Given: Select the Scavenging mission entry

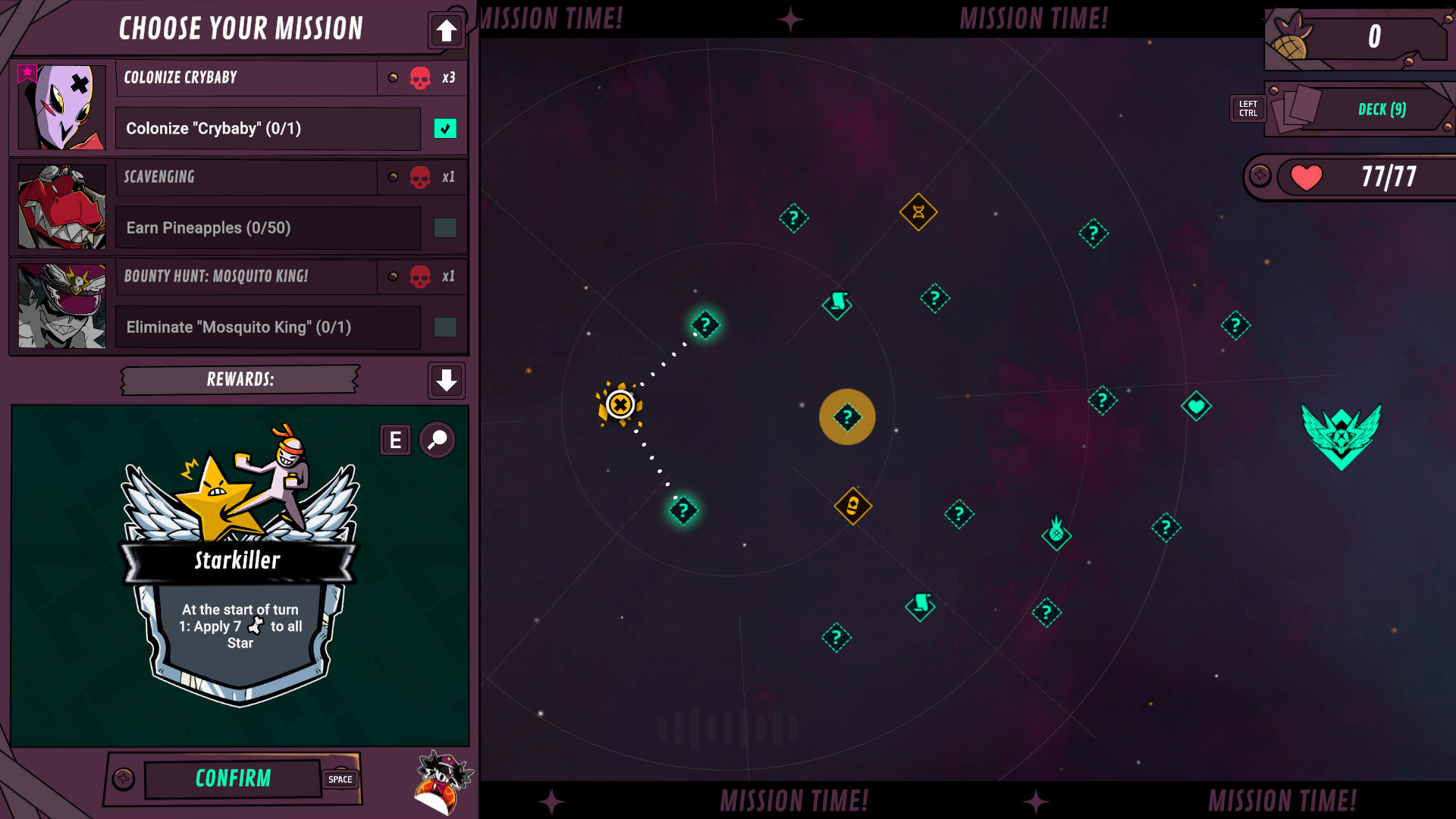Looking at the screenshot, I should [246, 177].
